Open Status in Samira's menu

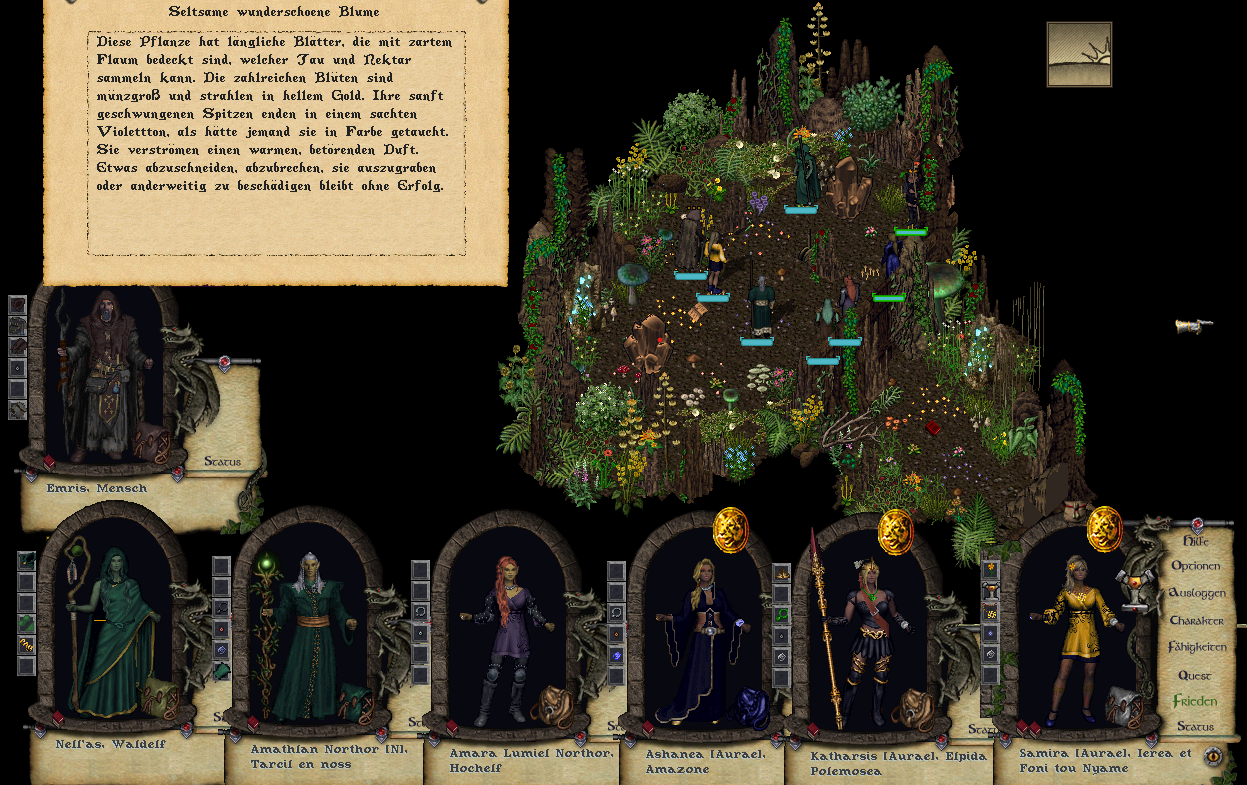pyautogui.click(x=1195, y=726)
